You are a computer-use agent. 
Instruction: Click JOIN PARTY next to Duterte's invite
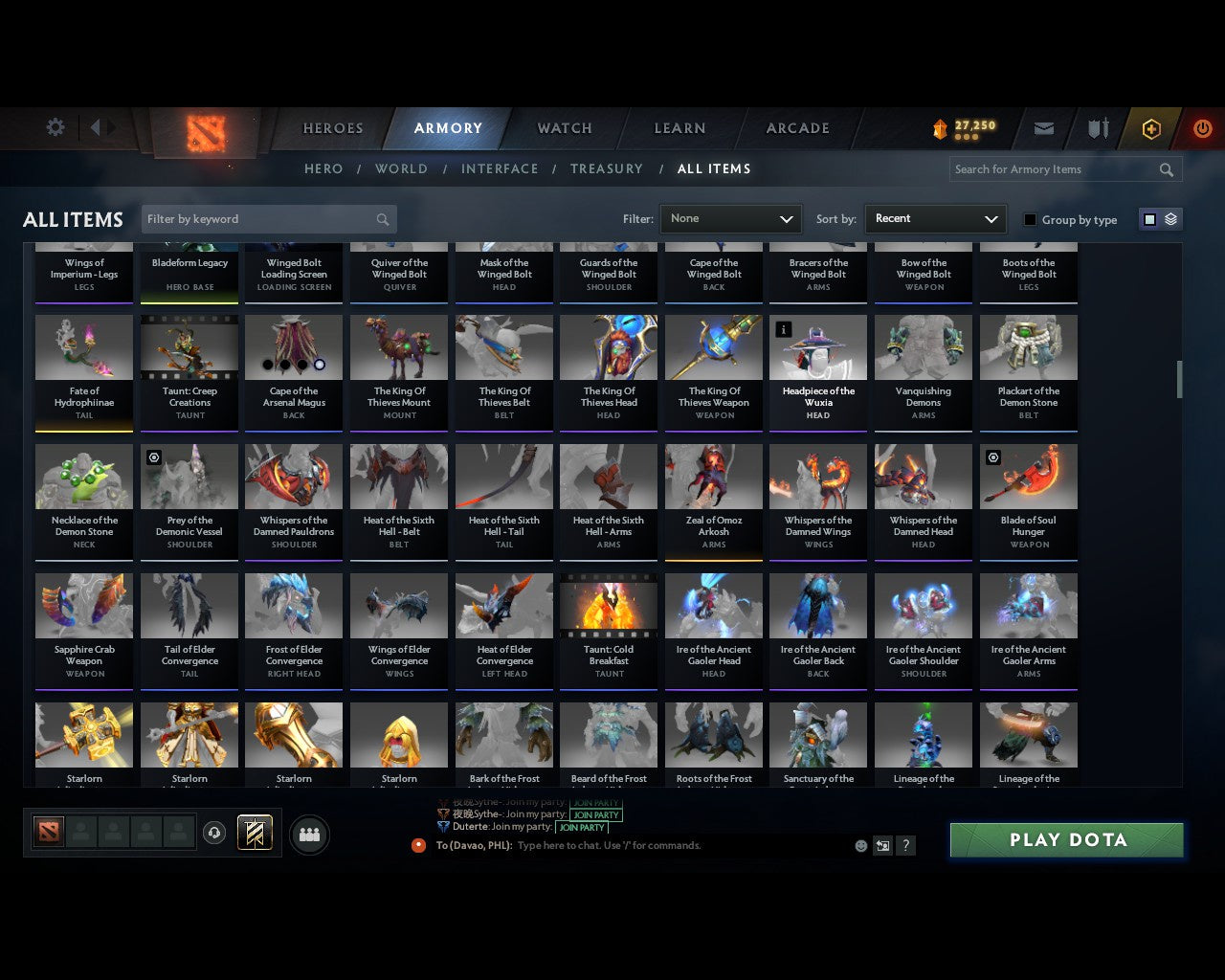click(x=583, y=827)
